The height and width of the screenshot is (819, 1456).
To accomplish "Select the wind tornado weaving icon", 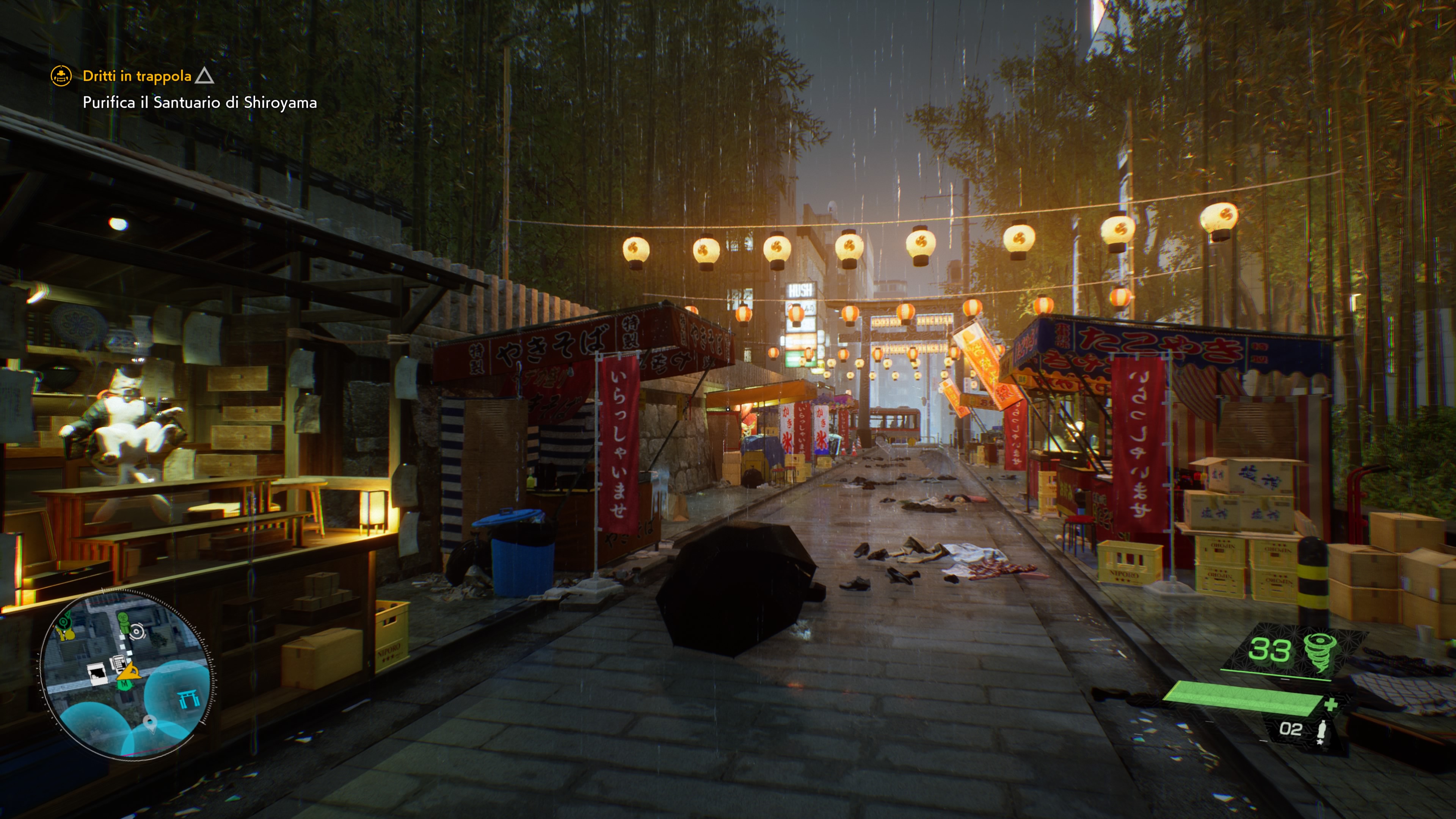I will (x=1321, y=652).
